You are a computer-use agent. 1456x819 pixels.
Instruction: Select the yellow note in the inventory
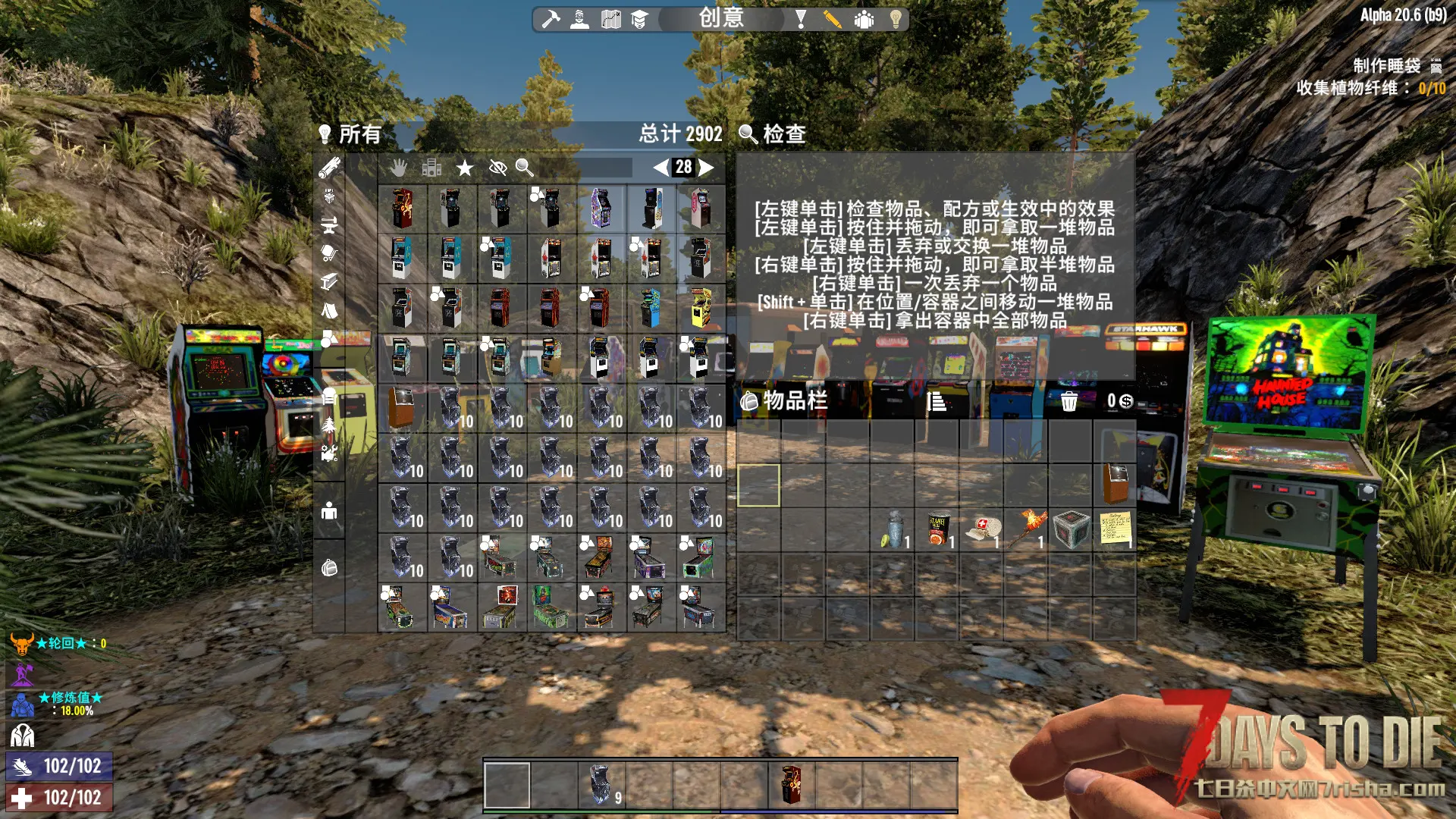[x=1115, y=529]
